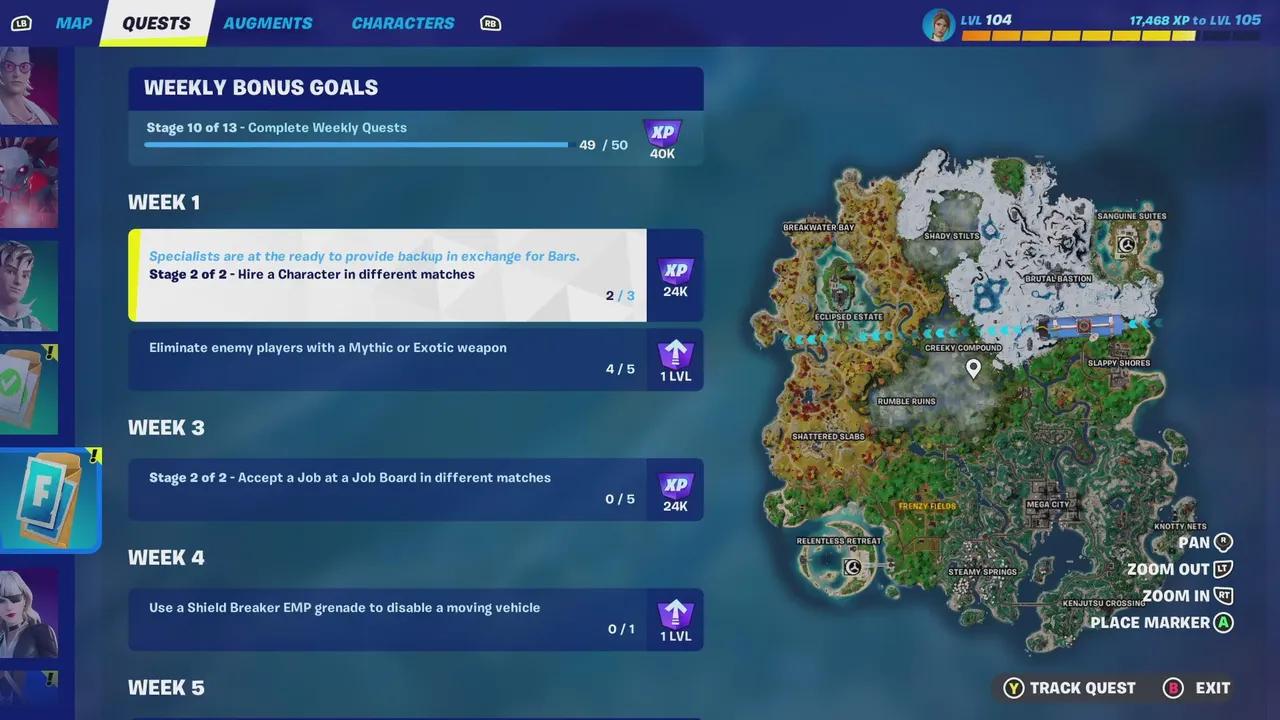1280x720 pixels.
Task: Click the quest marker pin near Creeky Compound
Action: (x=973, y=368)
